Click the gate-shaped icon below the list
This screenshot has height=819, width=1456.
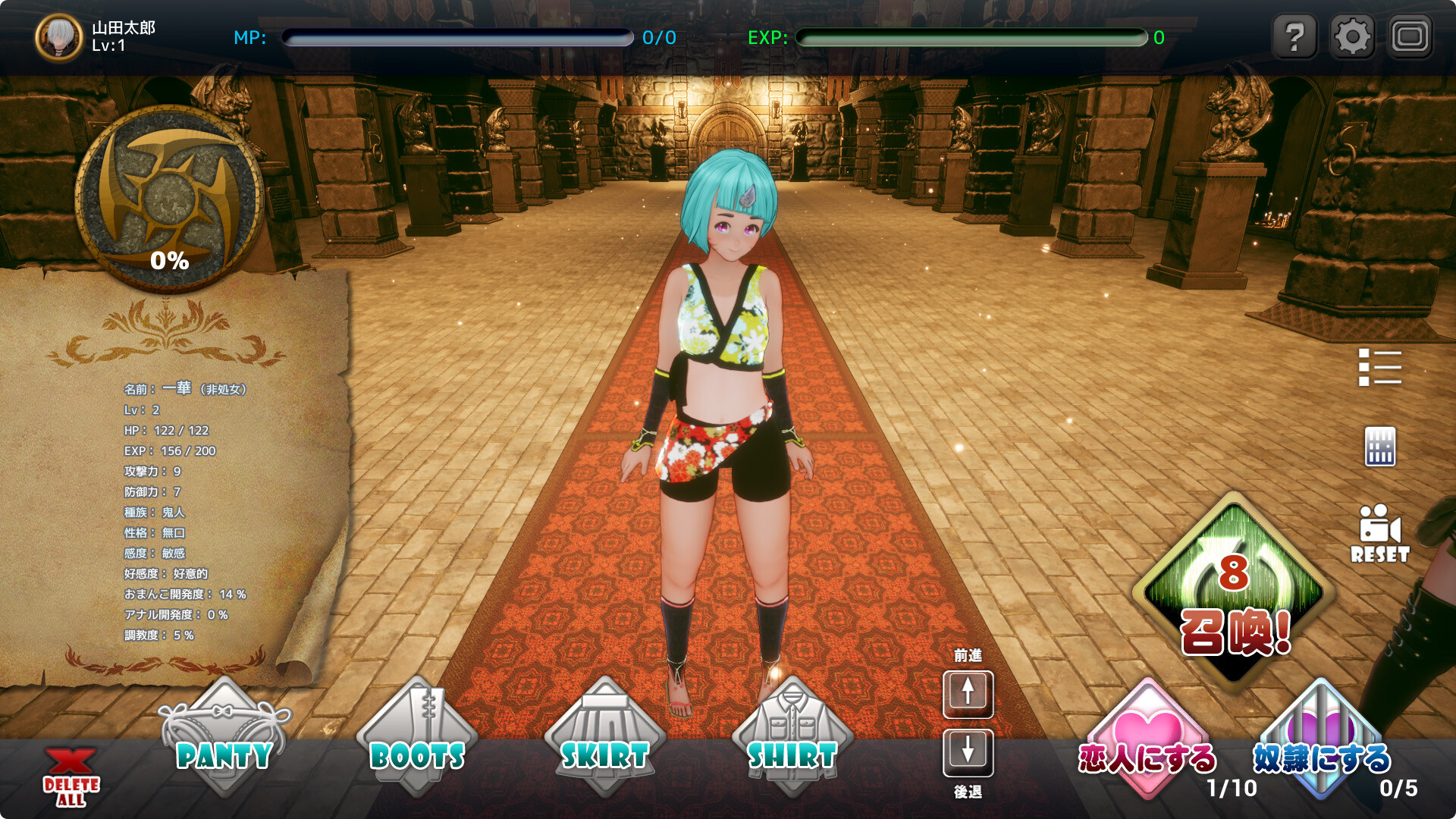1379,447
